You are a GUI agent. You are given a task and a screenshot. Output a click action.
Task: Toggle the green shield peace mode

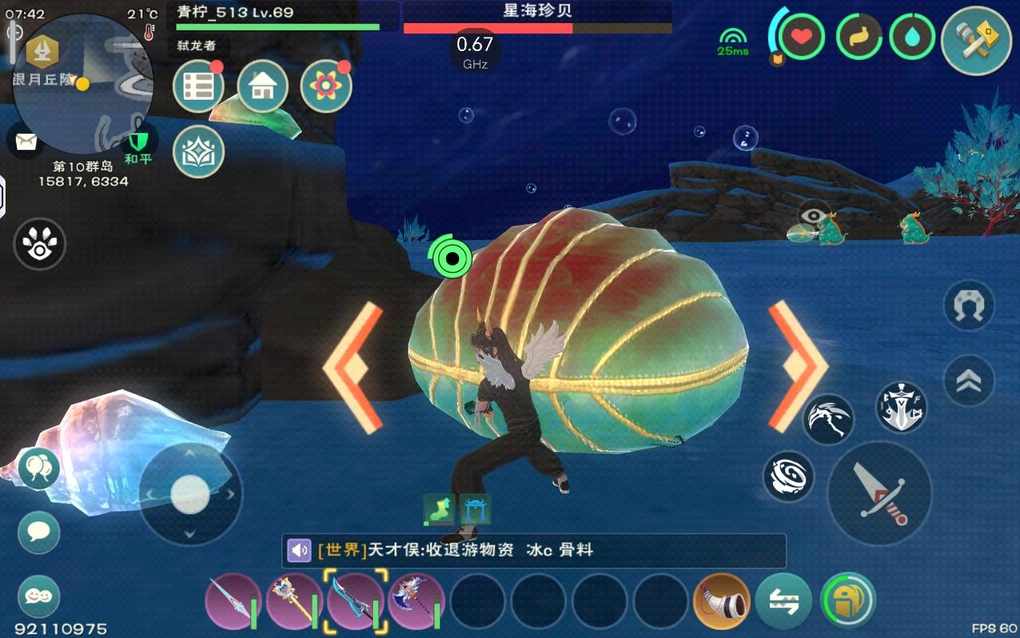coord(138,140)
